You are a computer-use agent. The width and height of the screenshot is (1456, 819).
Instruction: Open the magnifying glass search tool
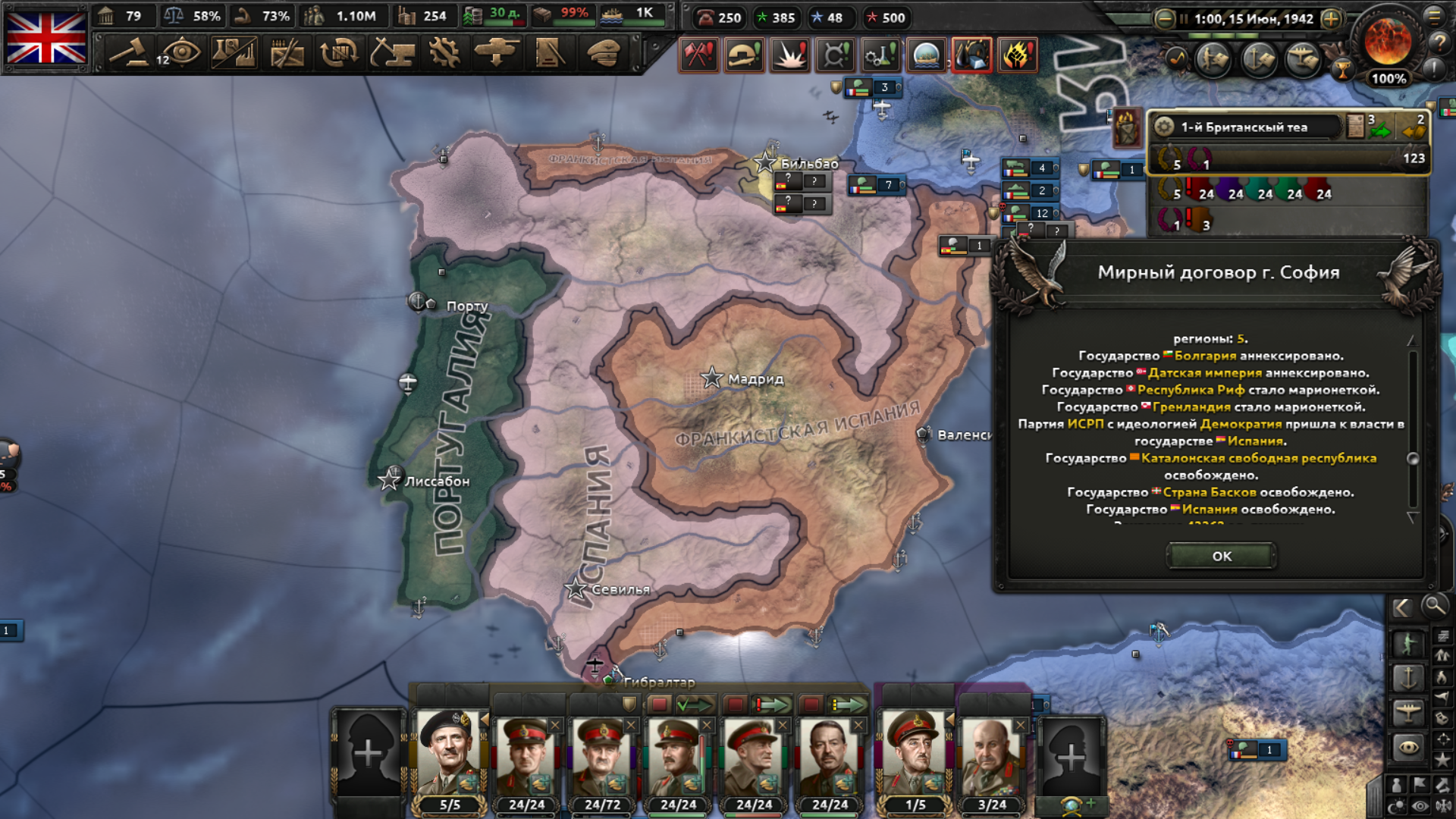[x=1433, y=606]
